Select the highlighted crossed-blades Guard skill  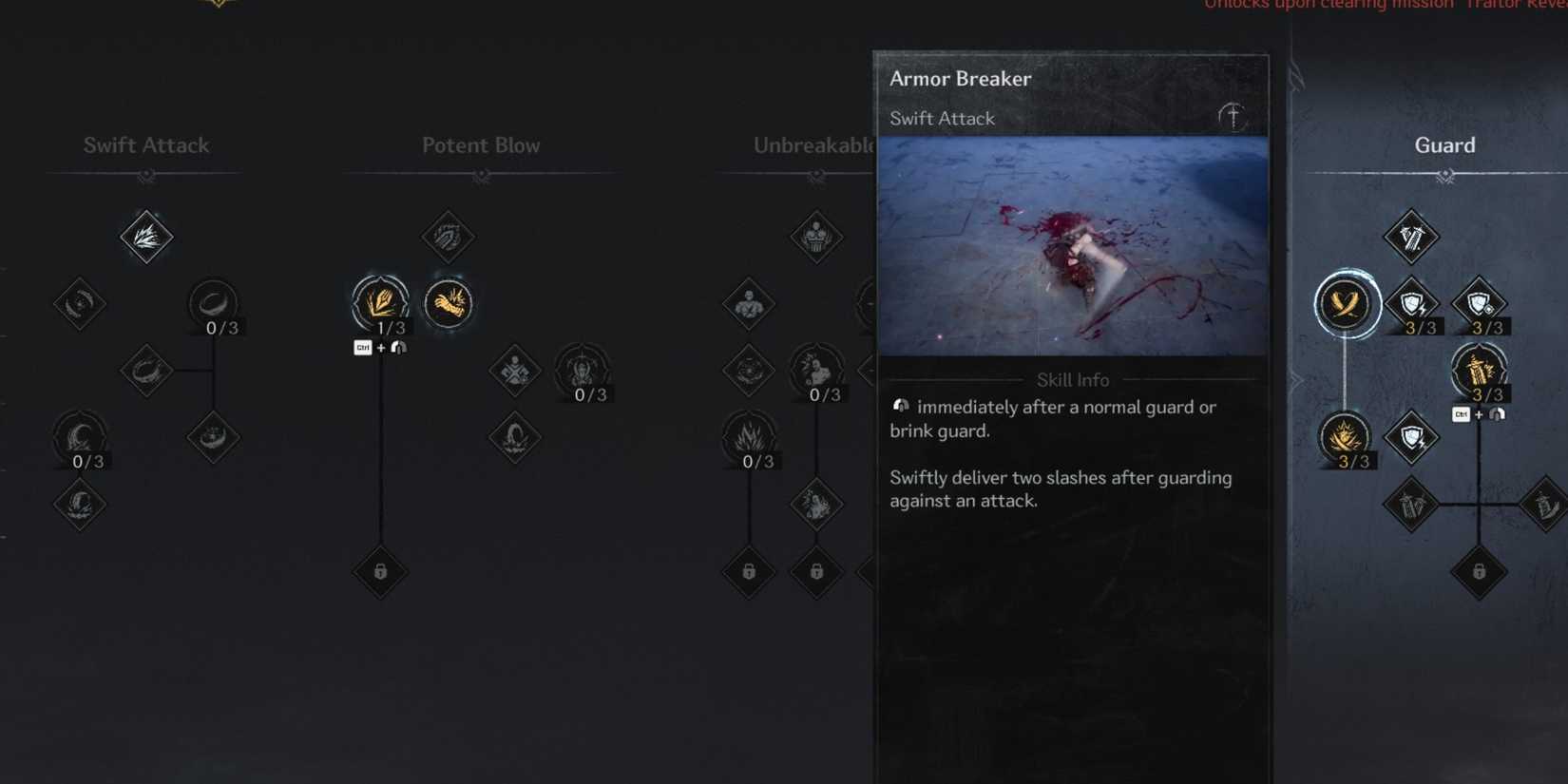(x=1346, y=304)
